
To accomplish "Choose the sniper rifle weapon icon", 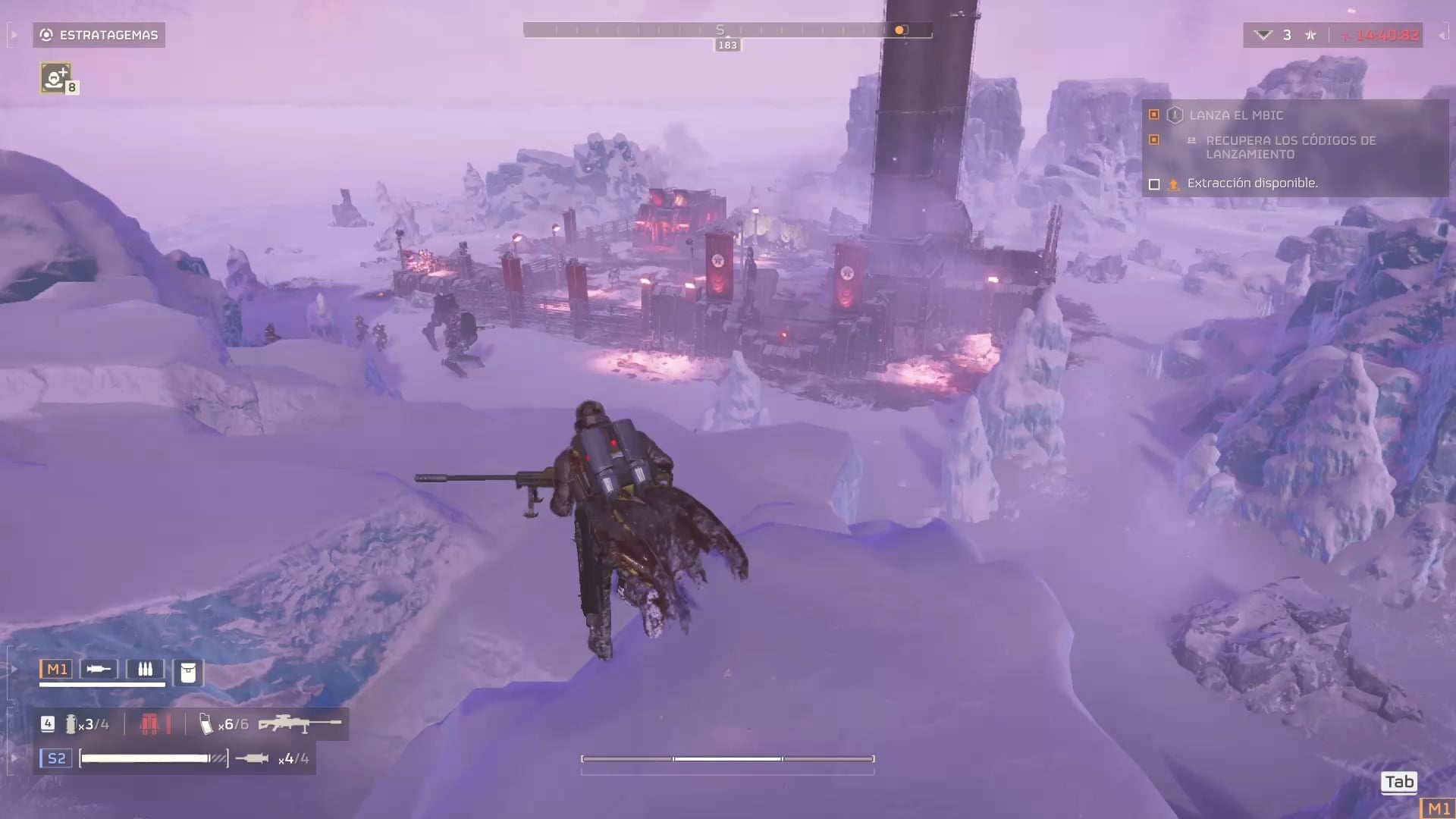I will [300, 724].
